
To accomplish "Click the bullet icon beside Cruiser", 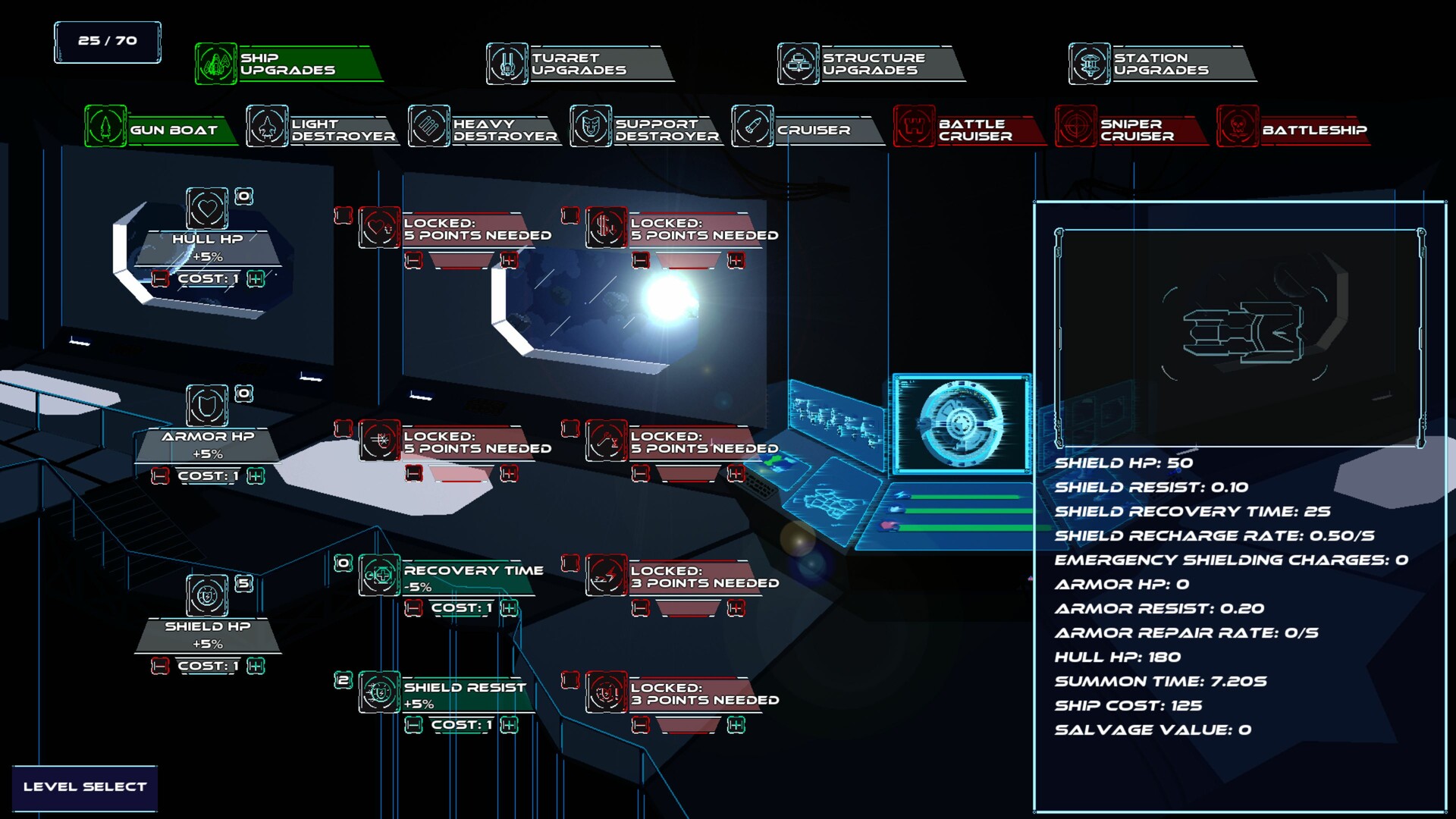I will [x=752, y=127].
